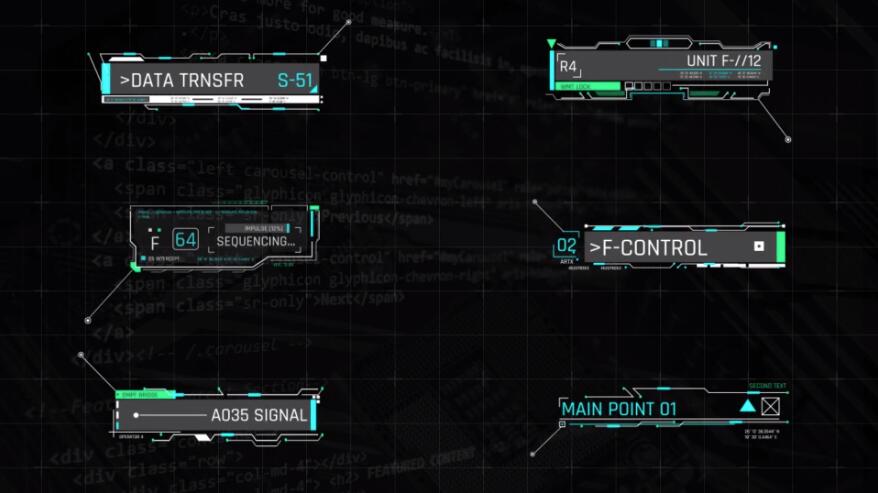
Task: Click the R4 box
Action: [x=568, y=67]
